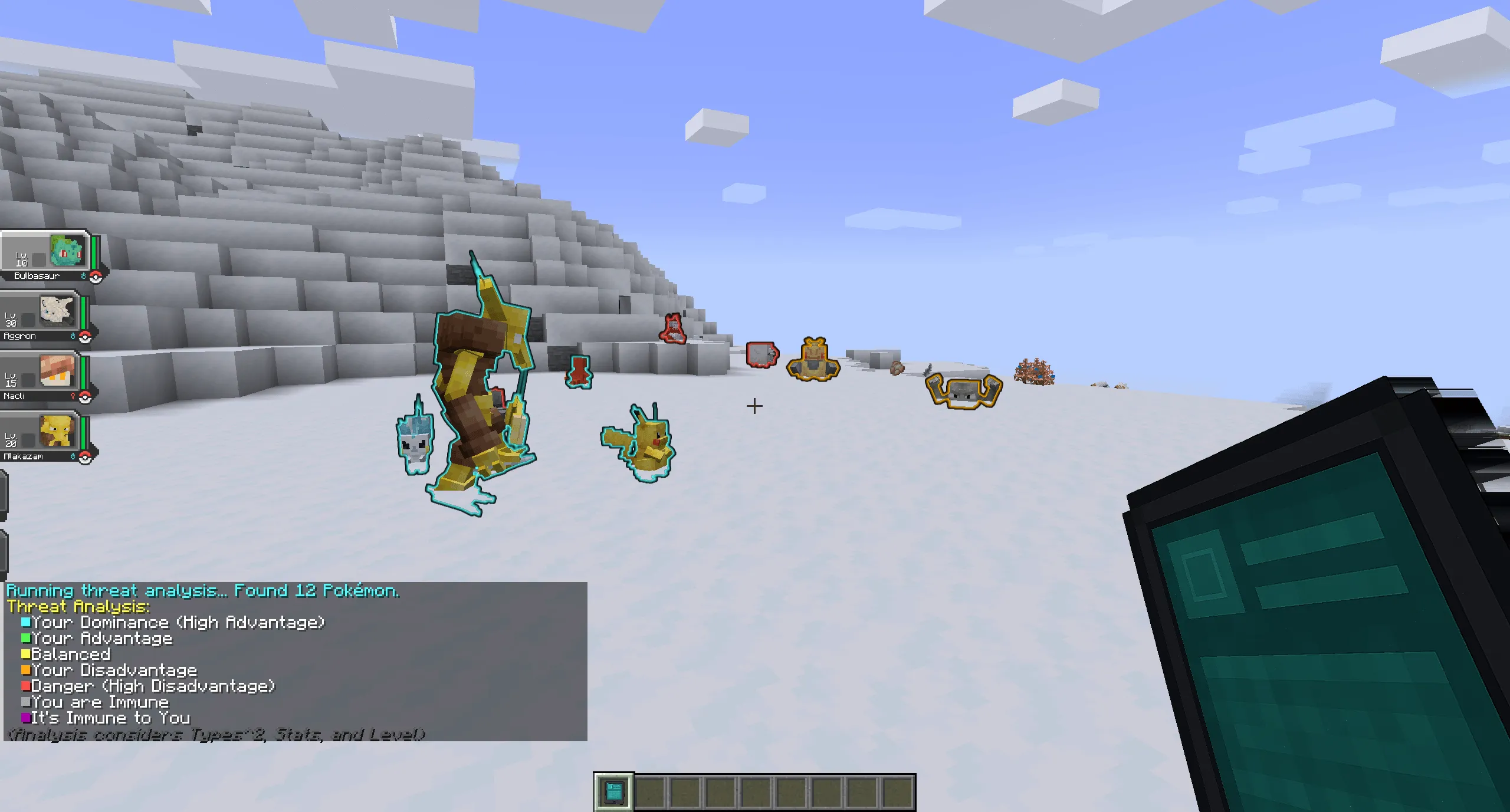Click the Alakazam portrait in the party list
The height and width of the screenshot is (812, 1510).
(56, 430)
